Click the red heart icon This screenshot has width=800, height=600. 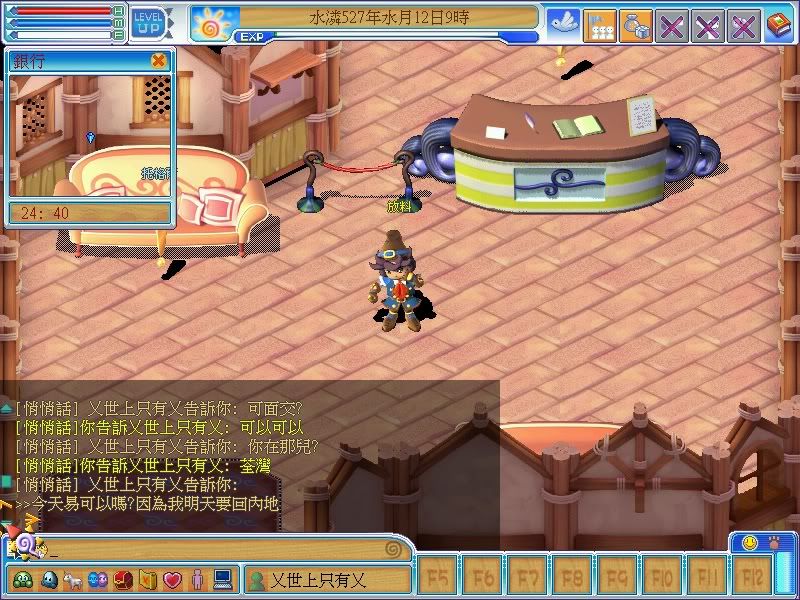(x=172, y=579)
